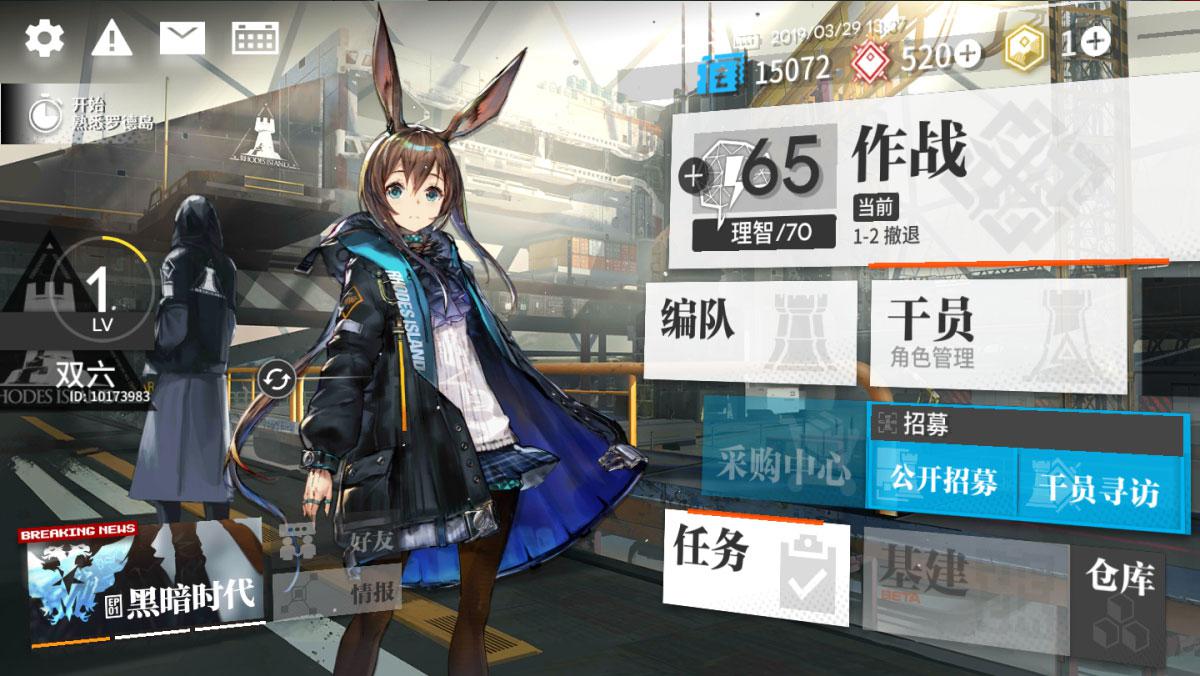Open the mail envelope icon
Viewport: 1200px width, 676px height.
pyautogui.click(x=182, y=39)
